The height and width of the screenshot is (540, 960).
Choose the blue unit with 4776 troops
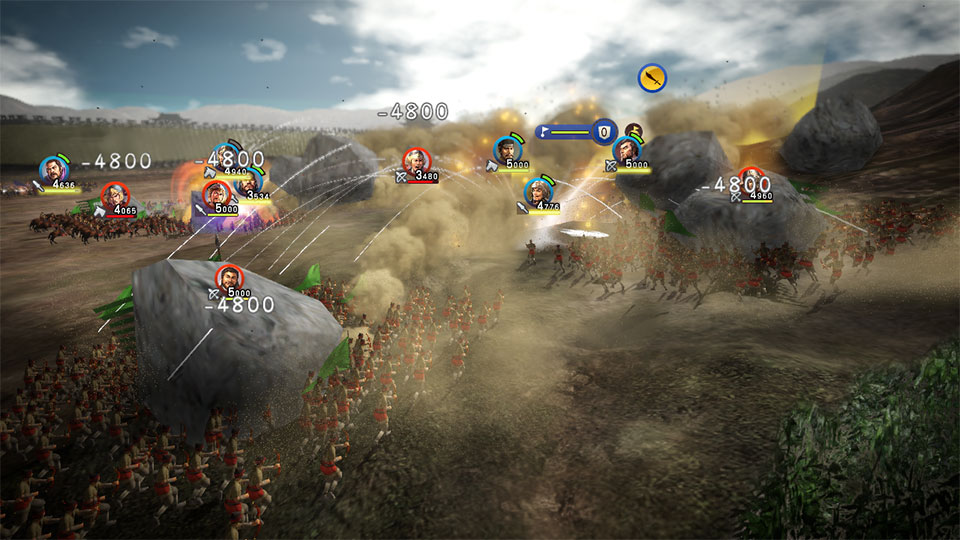click(x=539, y=190)
